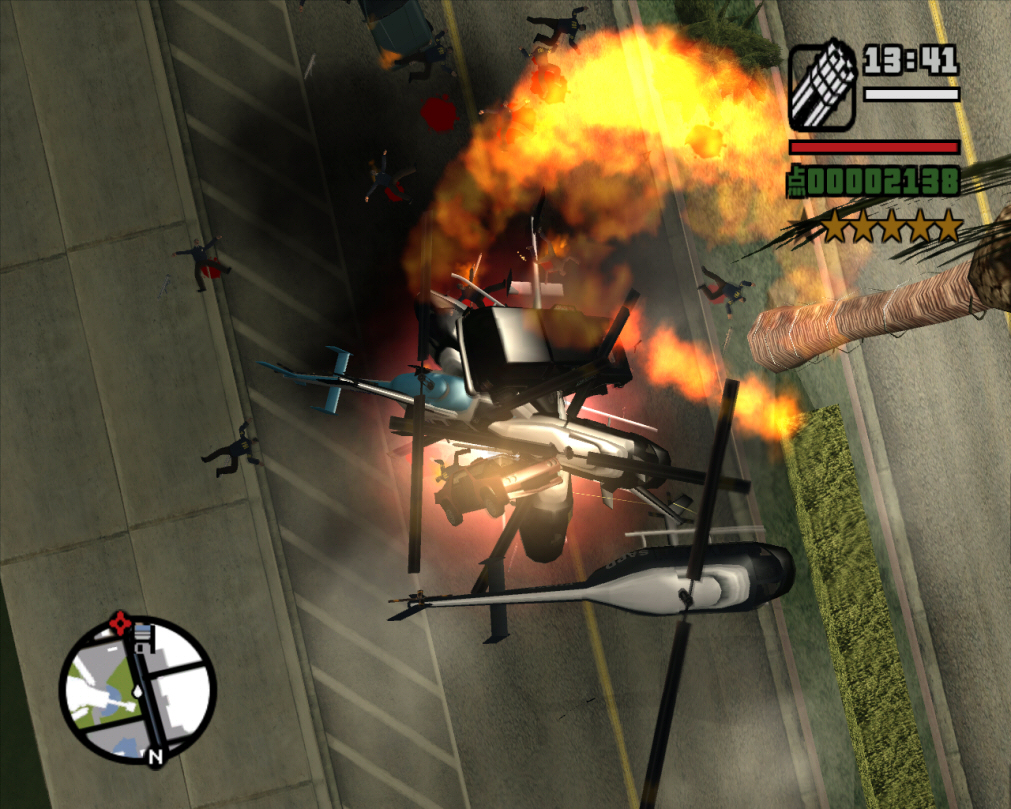Click the north N marker on the radar
The width and height of the screenshot is (1011, 809).
[154, 757]
